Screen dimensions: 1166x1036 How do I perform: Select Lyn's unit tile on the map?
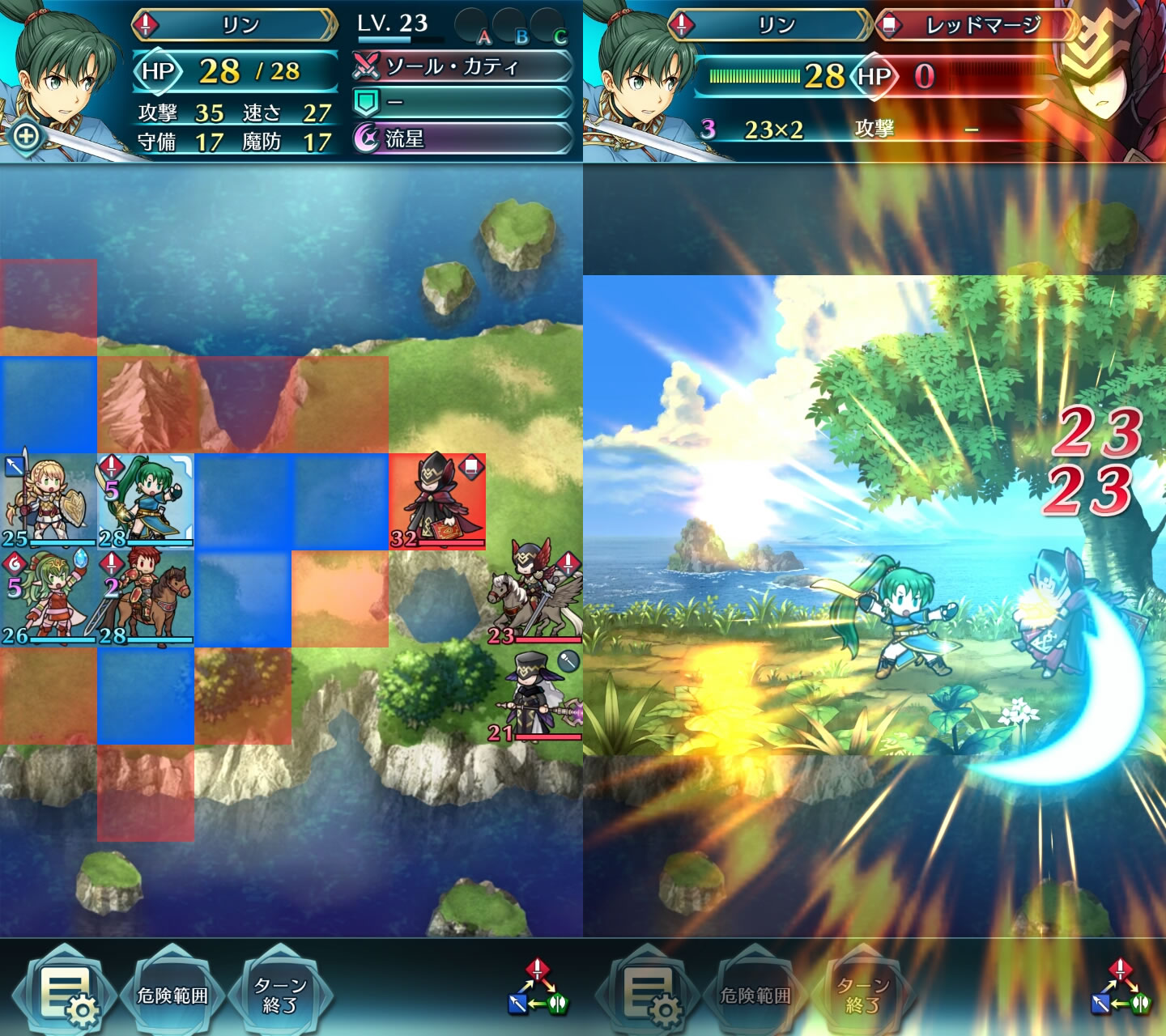[146, 502]
